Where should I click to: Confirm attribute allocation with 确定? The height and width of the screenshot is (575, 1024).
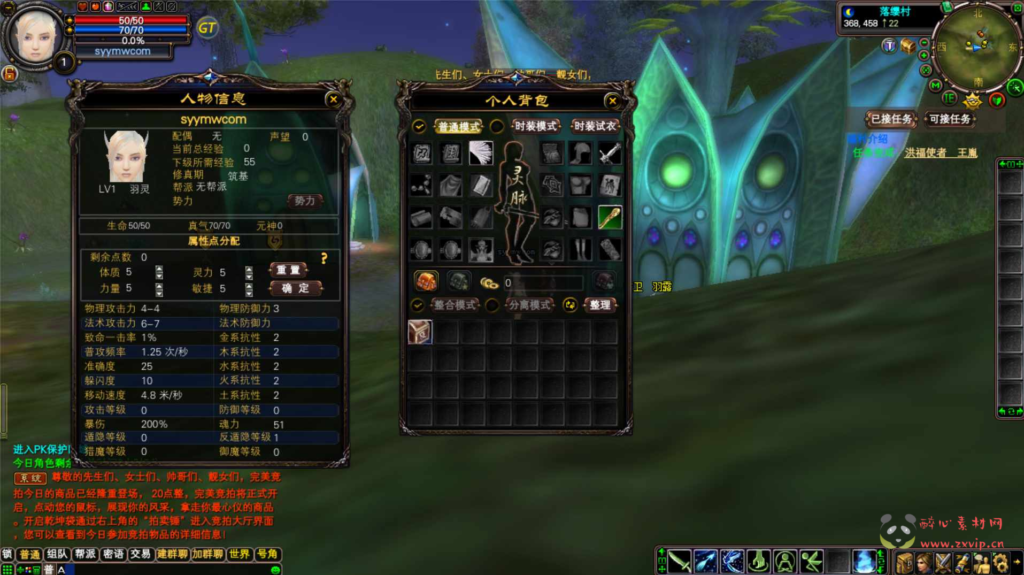coord(295,288)
